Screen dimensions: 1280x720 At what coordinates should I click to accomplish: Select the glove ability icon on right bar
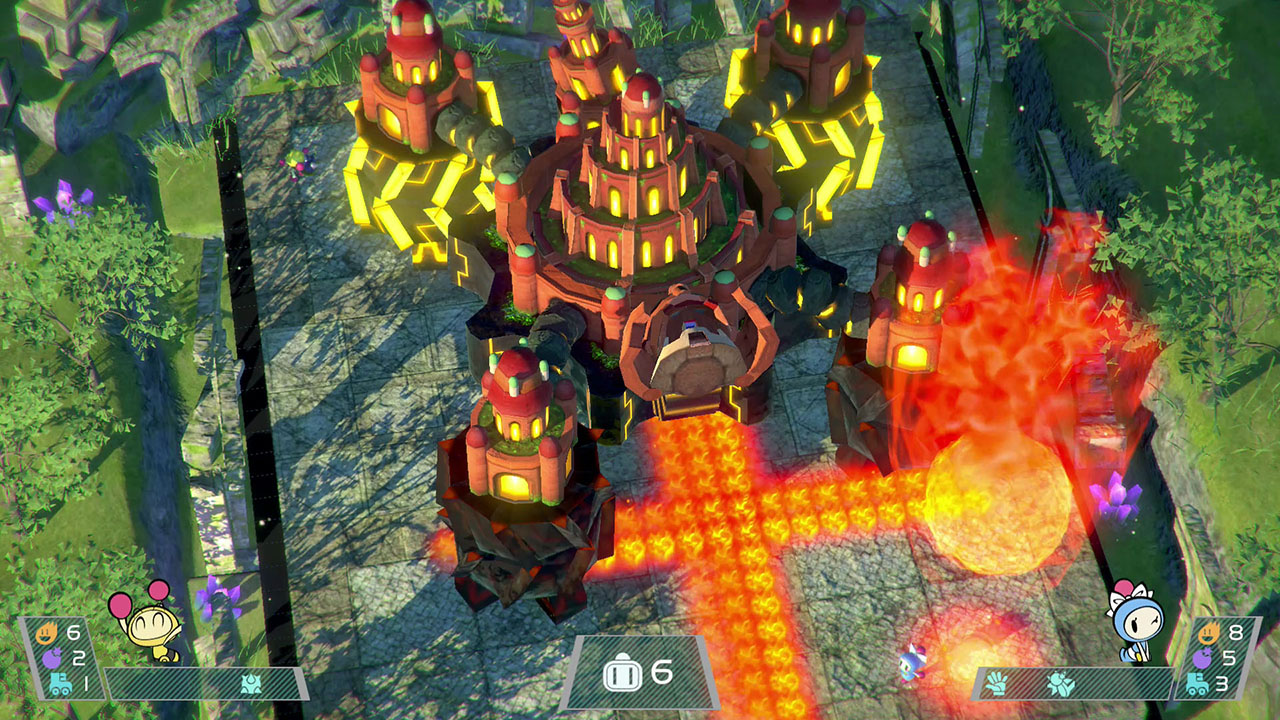(x=997, y=682)
